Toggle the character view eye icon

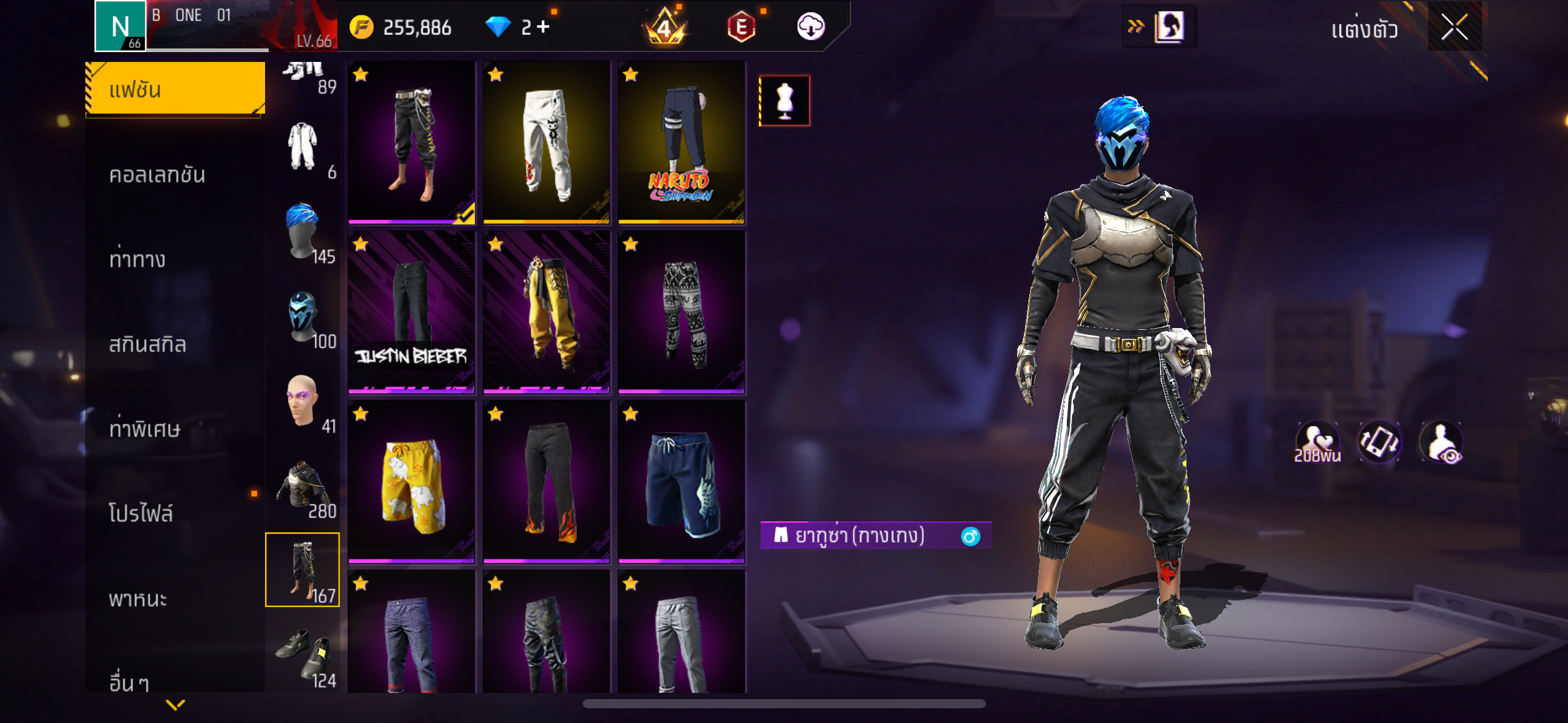click(1441, 443)
